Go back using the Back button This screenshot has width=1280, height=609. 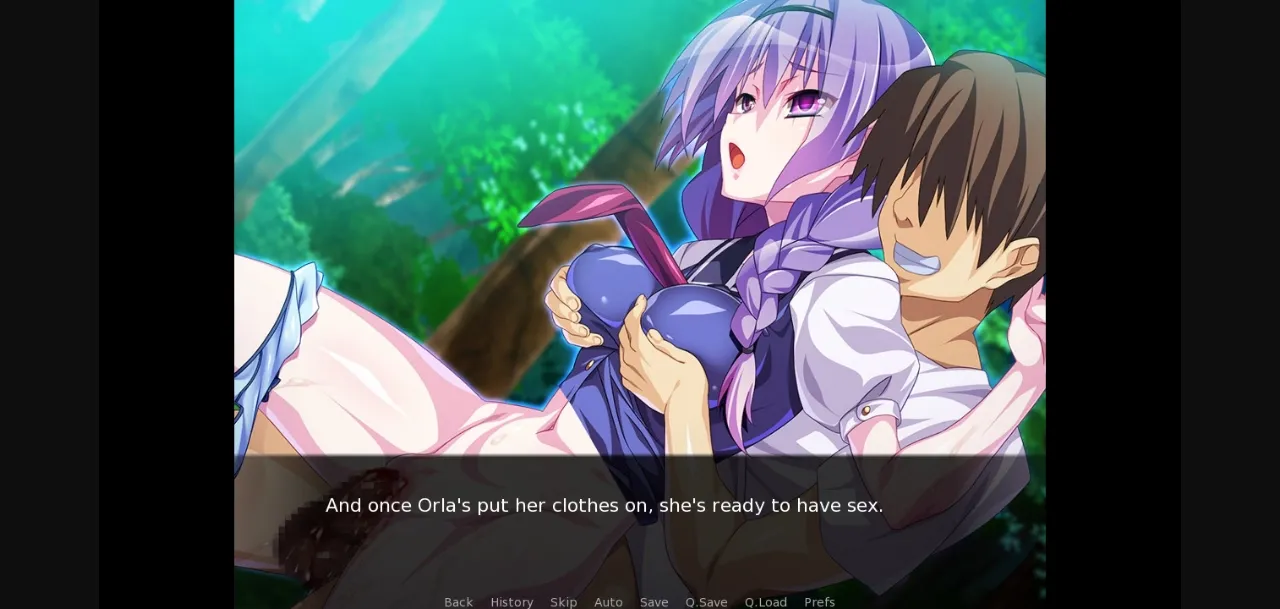458,602
